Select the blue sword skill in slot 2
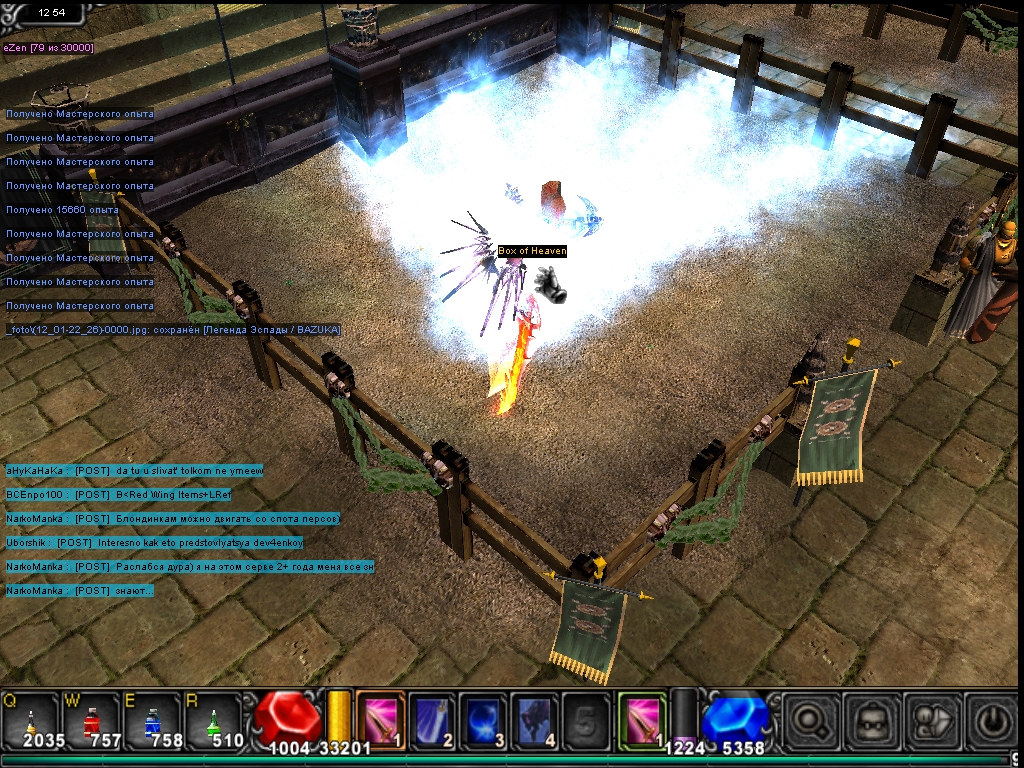The width and height of the screenshot is (1024, 768). click(432, 719)
